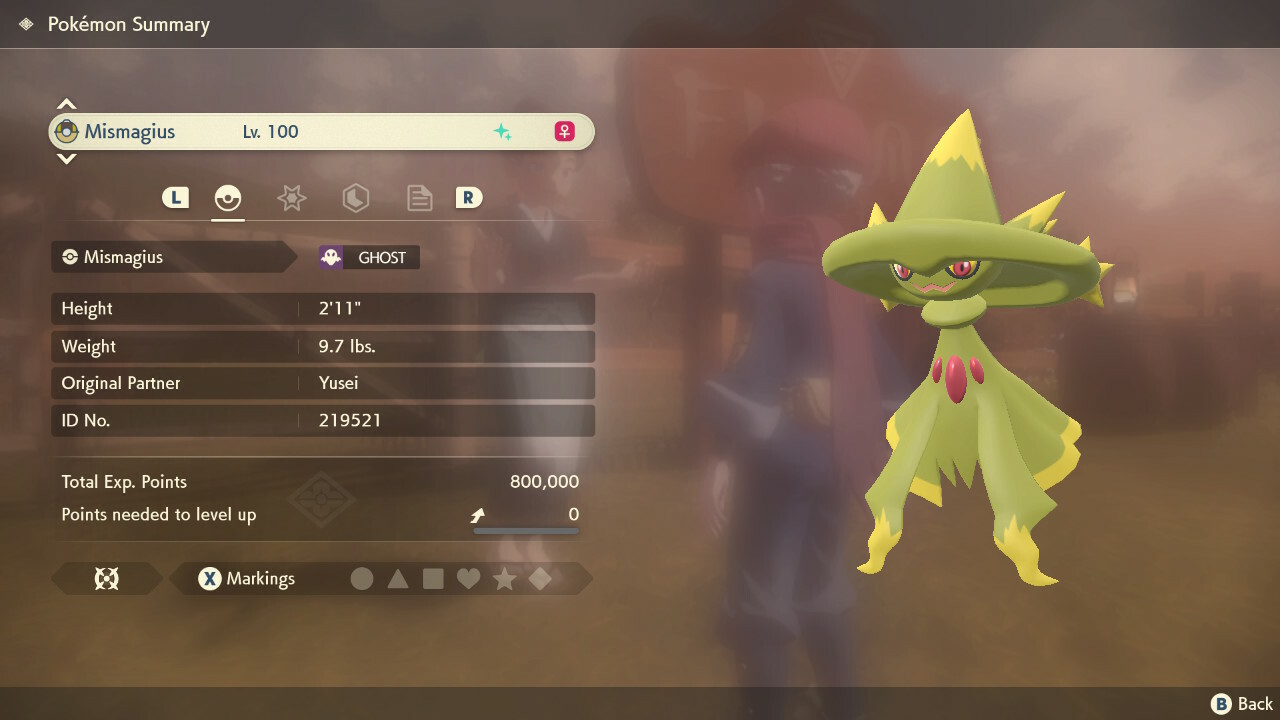Image resolution: width=1280 pixels, height=720 pixels.
Task: Show the notes document tab
Action: click(x=419, y=198)
